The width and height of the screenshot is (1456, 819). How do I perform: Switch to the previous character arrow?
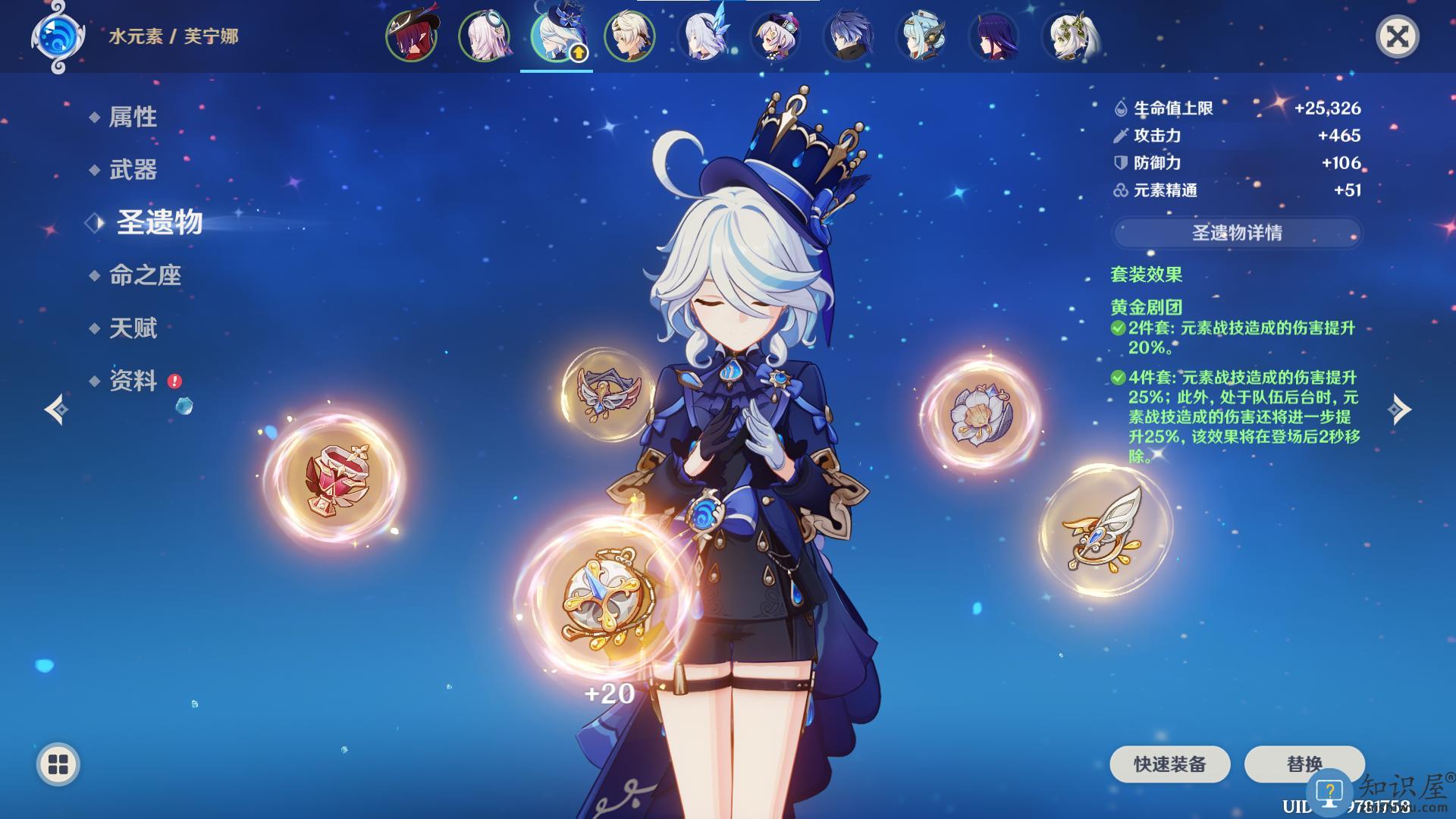point(56,409)
